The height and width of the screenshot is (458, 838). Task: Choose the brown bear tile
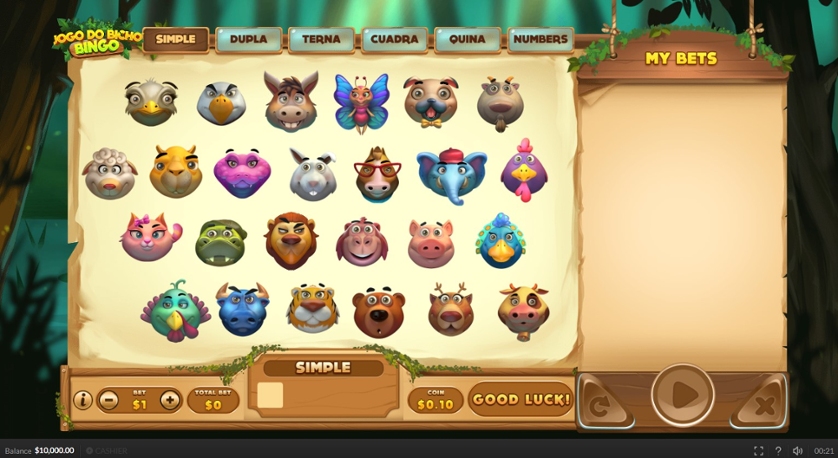click(x=378, y=311)
